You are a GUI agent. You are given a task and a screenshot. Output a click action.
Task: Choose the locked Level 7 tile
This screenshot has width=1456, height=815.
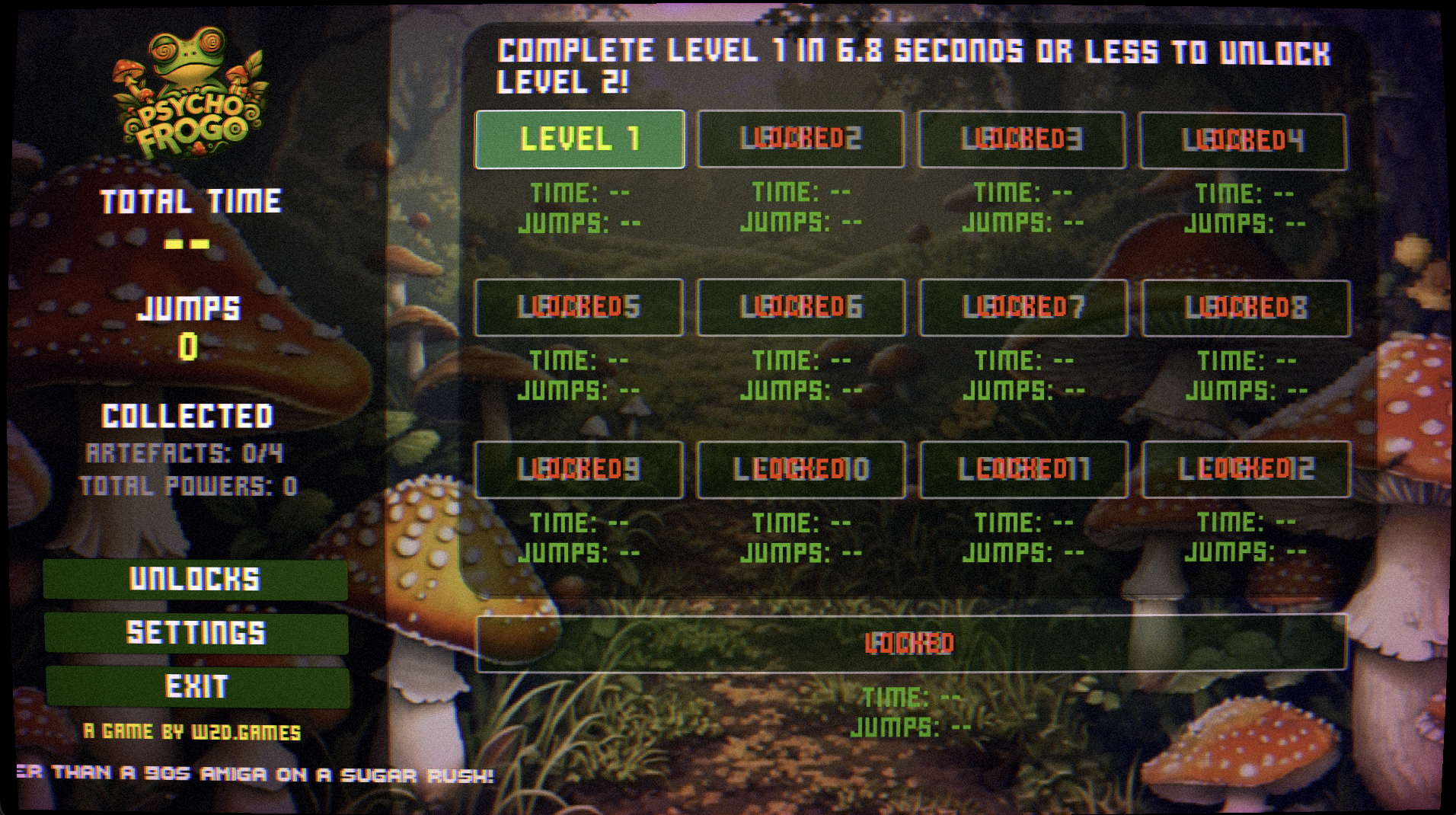[x=1023, y=308]
